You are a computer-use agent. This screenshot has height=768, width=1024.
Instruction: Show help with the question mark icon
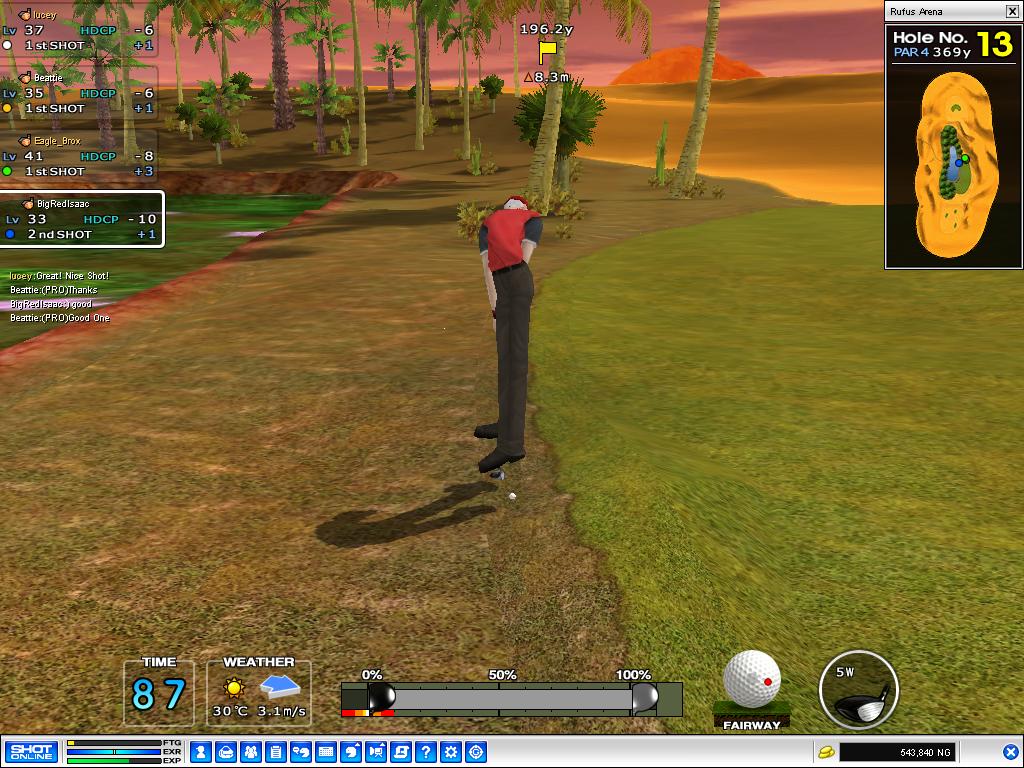coord(426,752)
